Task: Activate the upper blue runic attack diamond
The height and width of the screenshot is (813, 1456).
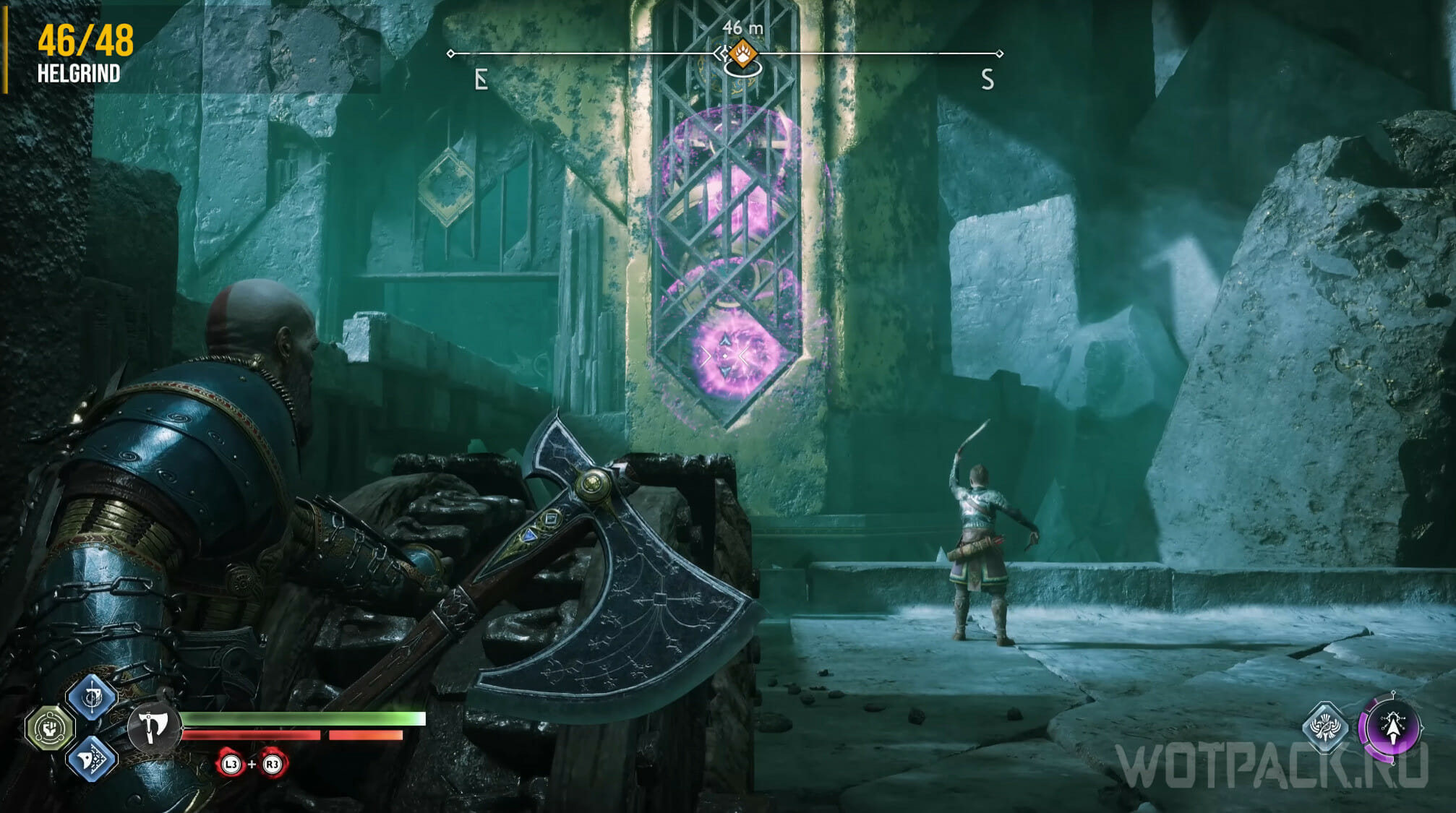Action: coord(92,697)
